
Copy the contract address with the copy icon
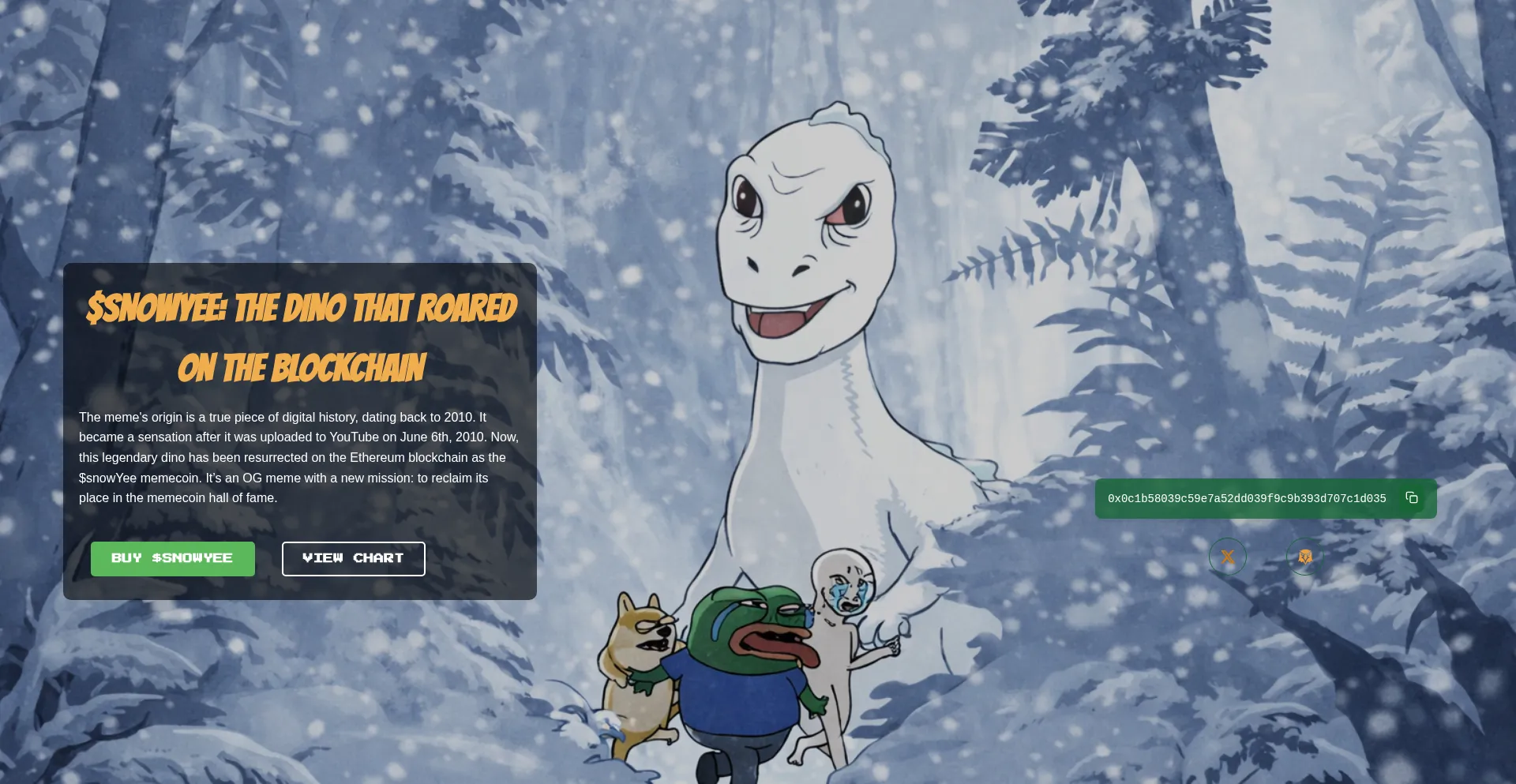(x=1412, y=497)
